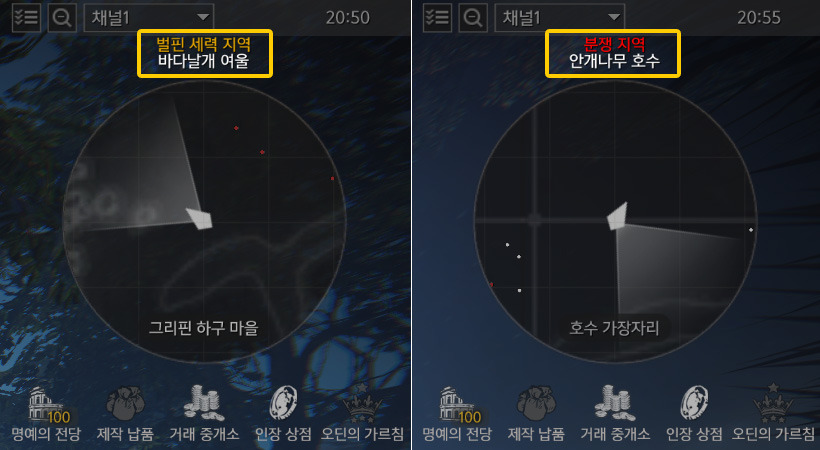Viewport: 820px width, 450px height.
Task: Toggle the checklist icon in the 안개나무 호수 panel
Action: (x=437, y=17)
